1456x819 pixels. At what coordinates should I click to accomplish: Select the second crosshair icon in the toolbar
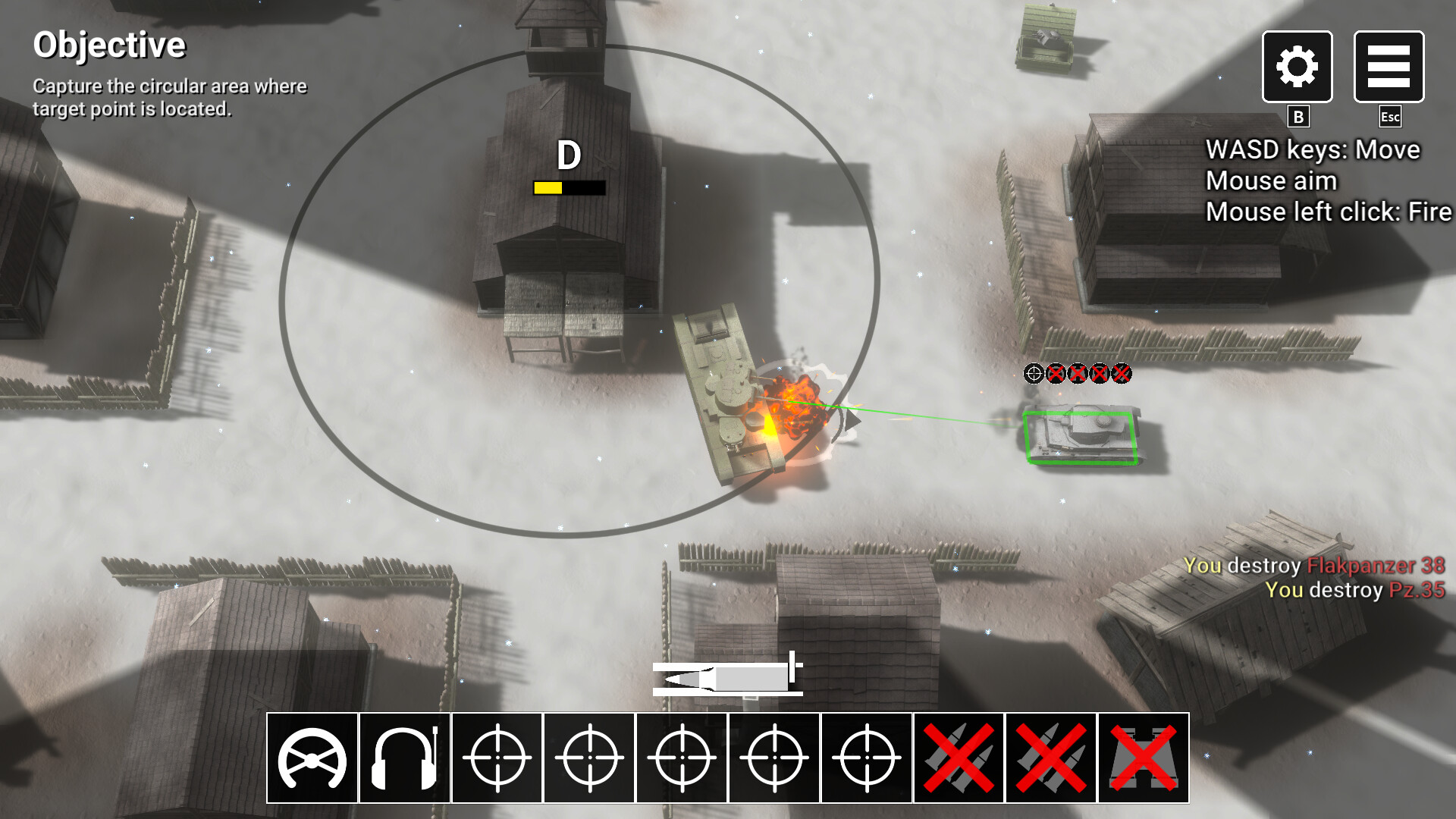coord(589,758)
